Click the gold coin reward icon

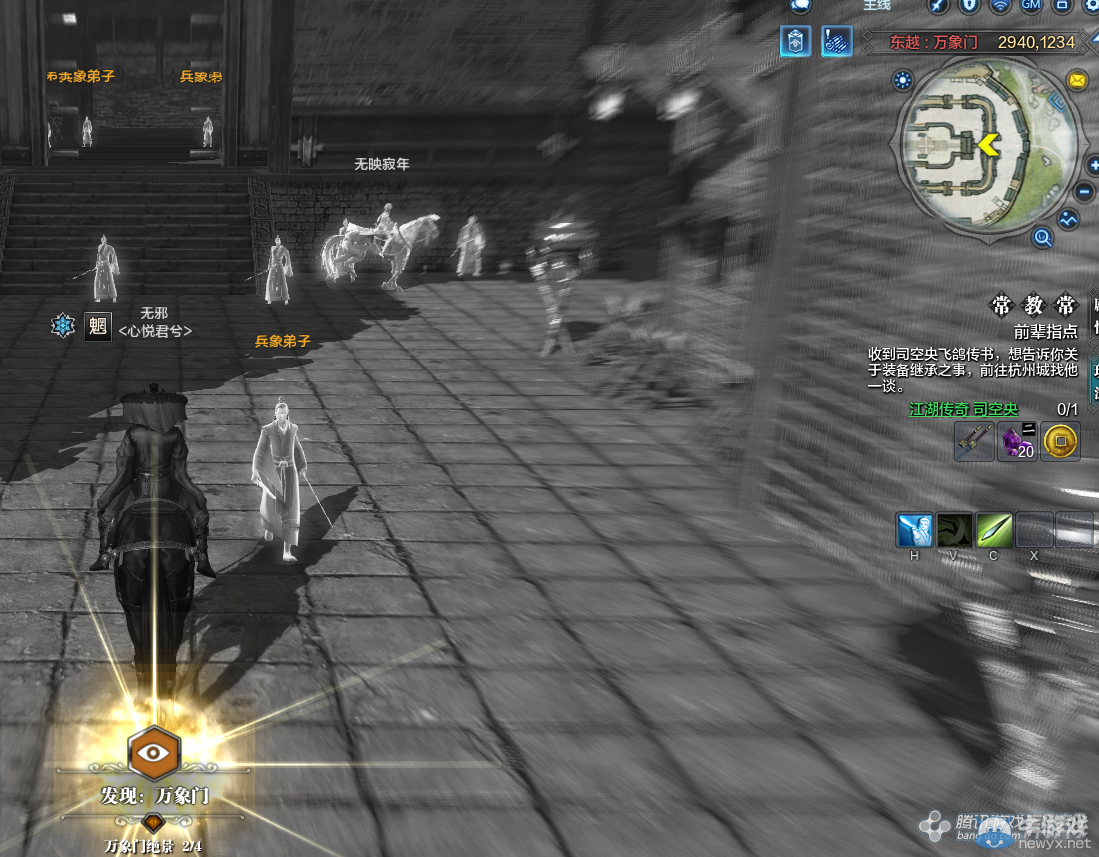point(1060,441)
